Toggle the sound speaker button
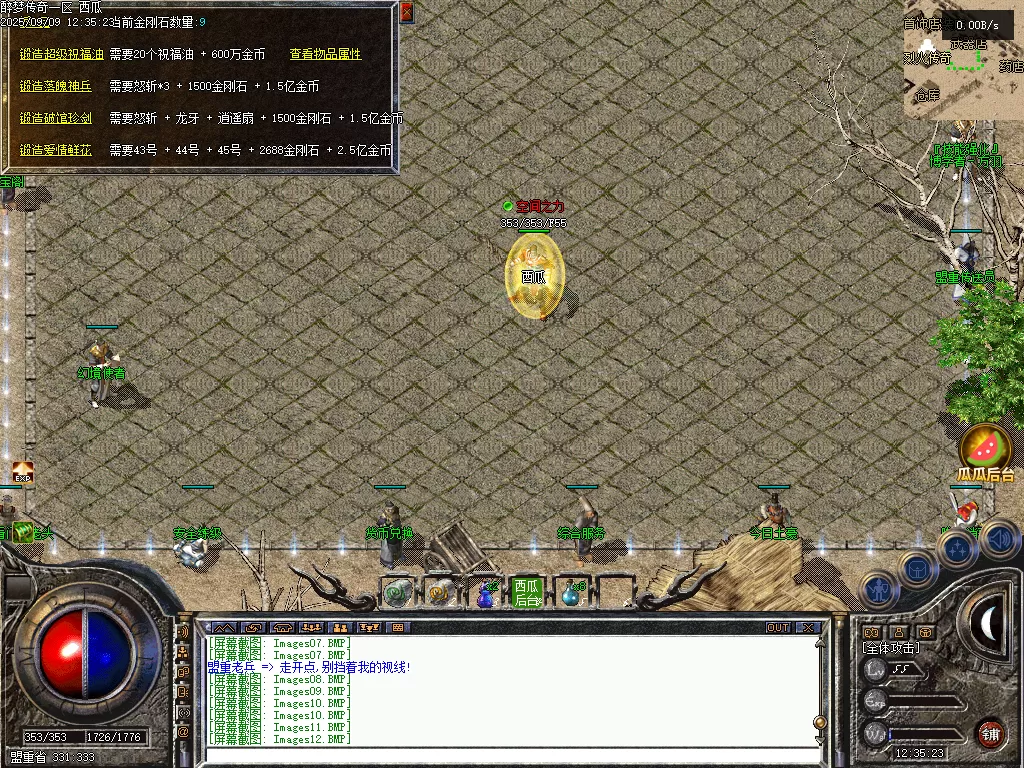Image resolution: width=1024 pixels, height=768 pixels. click(1000, 540)
